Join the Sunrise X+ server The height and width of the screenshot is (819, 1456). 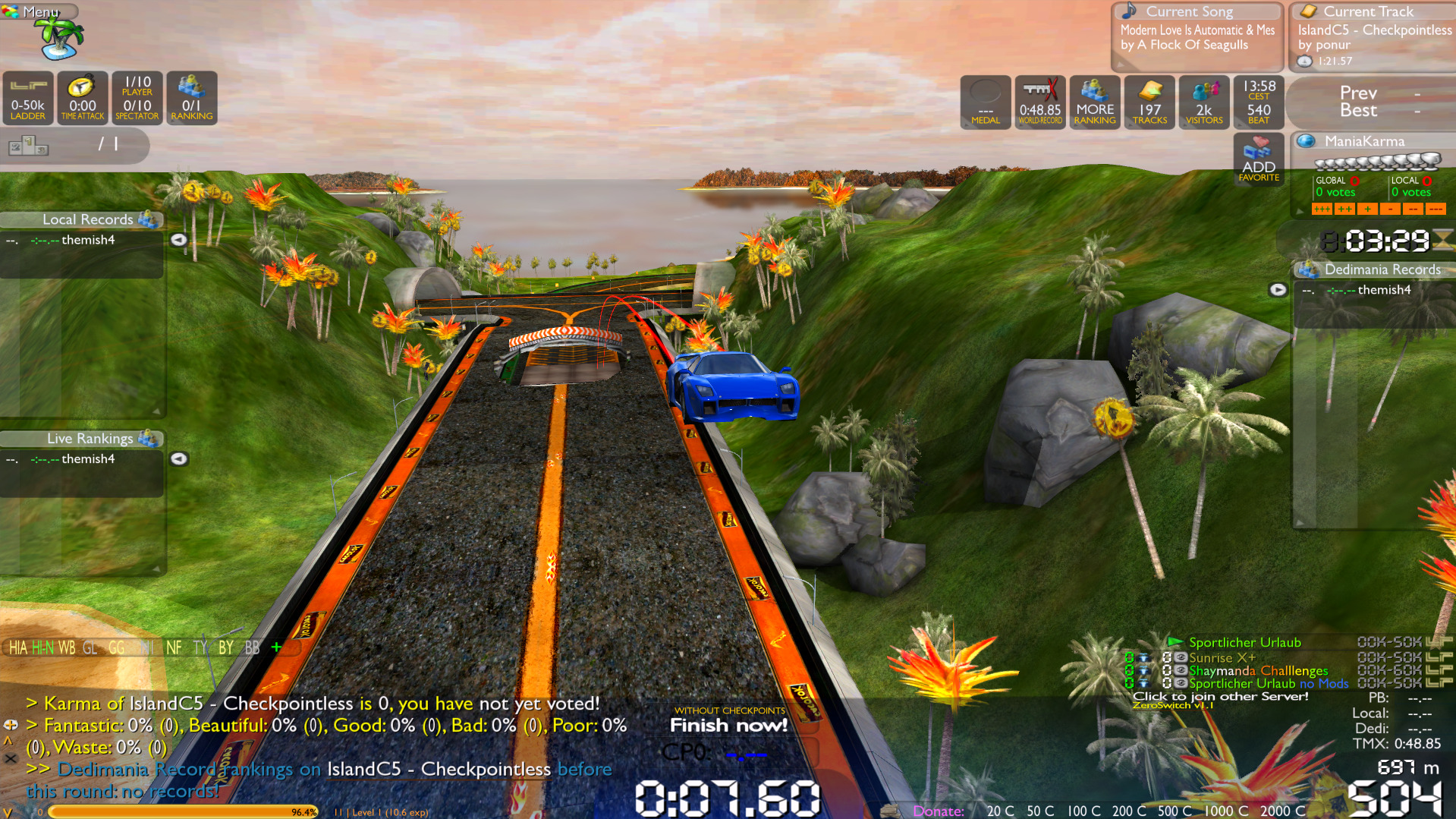pyautogui.click(x=1222, y=658)
